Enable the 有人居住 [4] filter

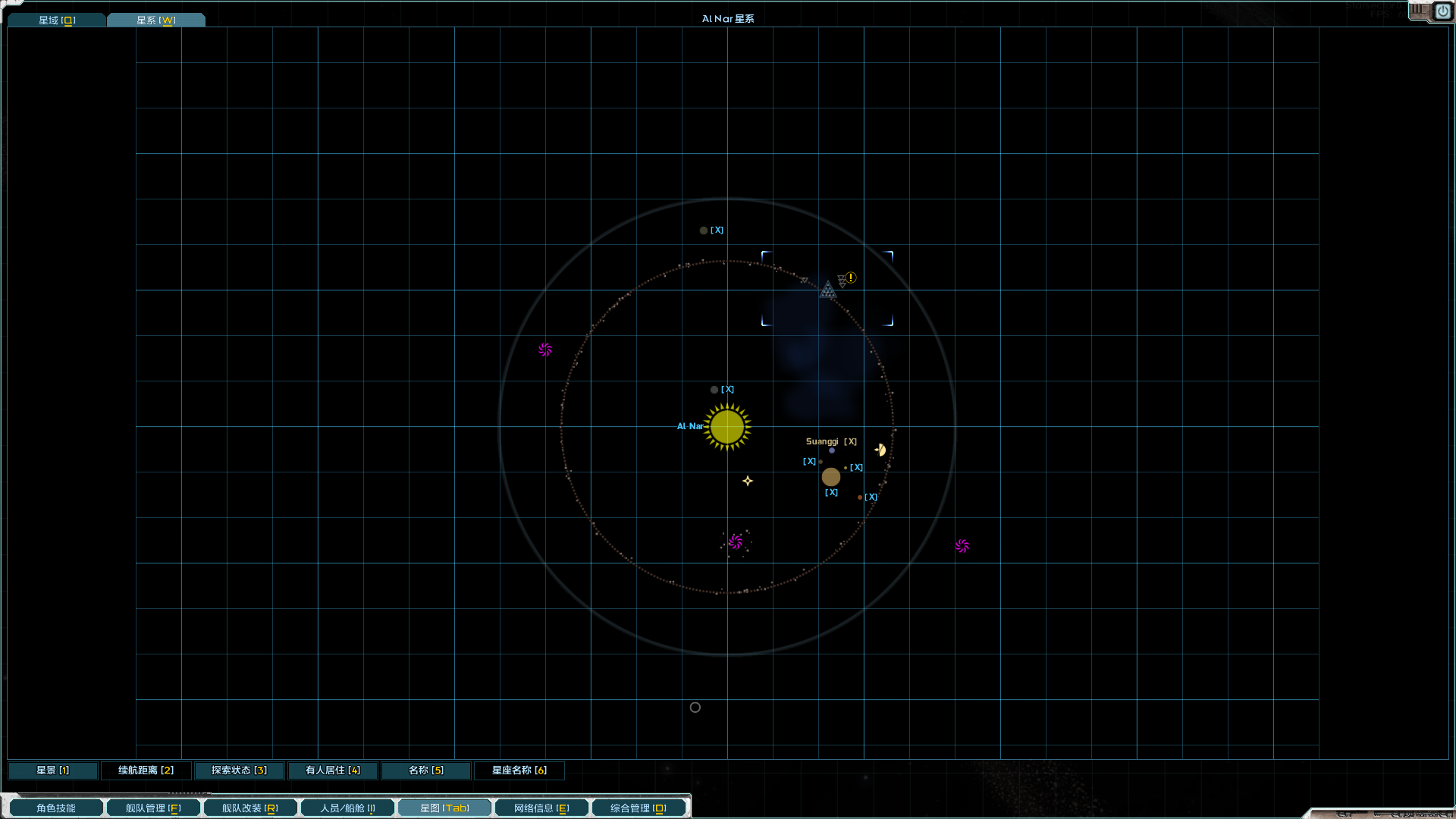[332, 770]
